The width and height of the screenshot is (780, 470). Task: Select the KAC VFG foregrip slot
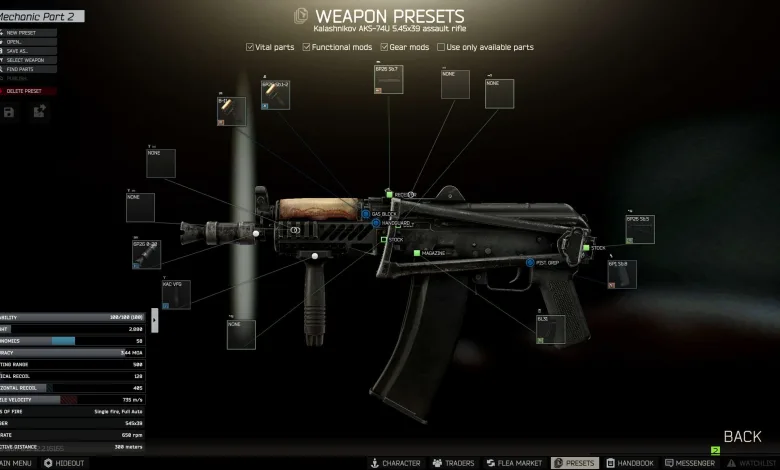[x=176, y=295]
